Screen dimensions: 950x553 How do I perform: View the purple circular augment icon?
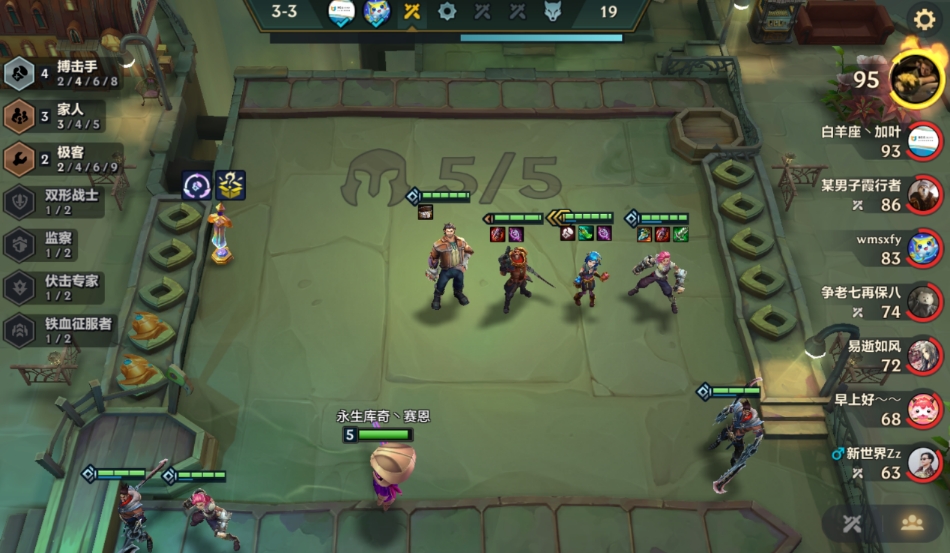[x=196, y=185]
